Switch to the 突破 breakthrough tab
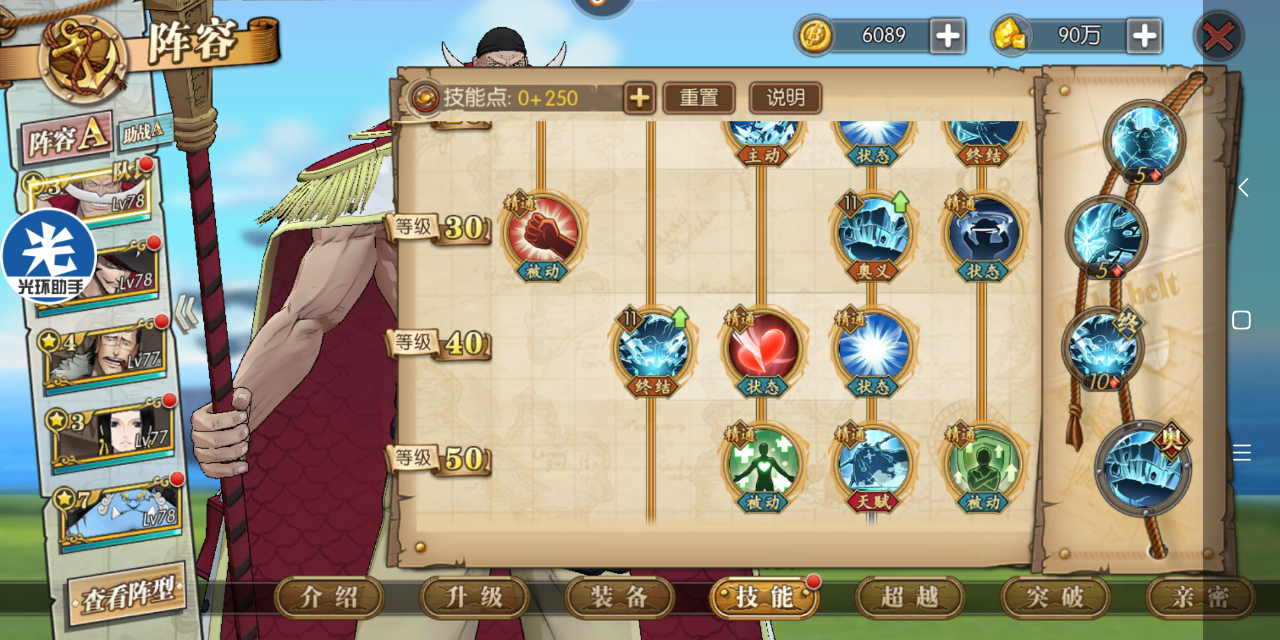Viewport: 1280px width, 640px height. point(1055,598)
